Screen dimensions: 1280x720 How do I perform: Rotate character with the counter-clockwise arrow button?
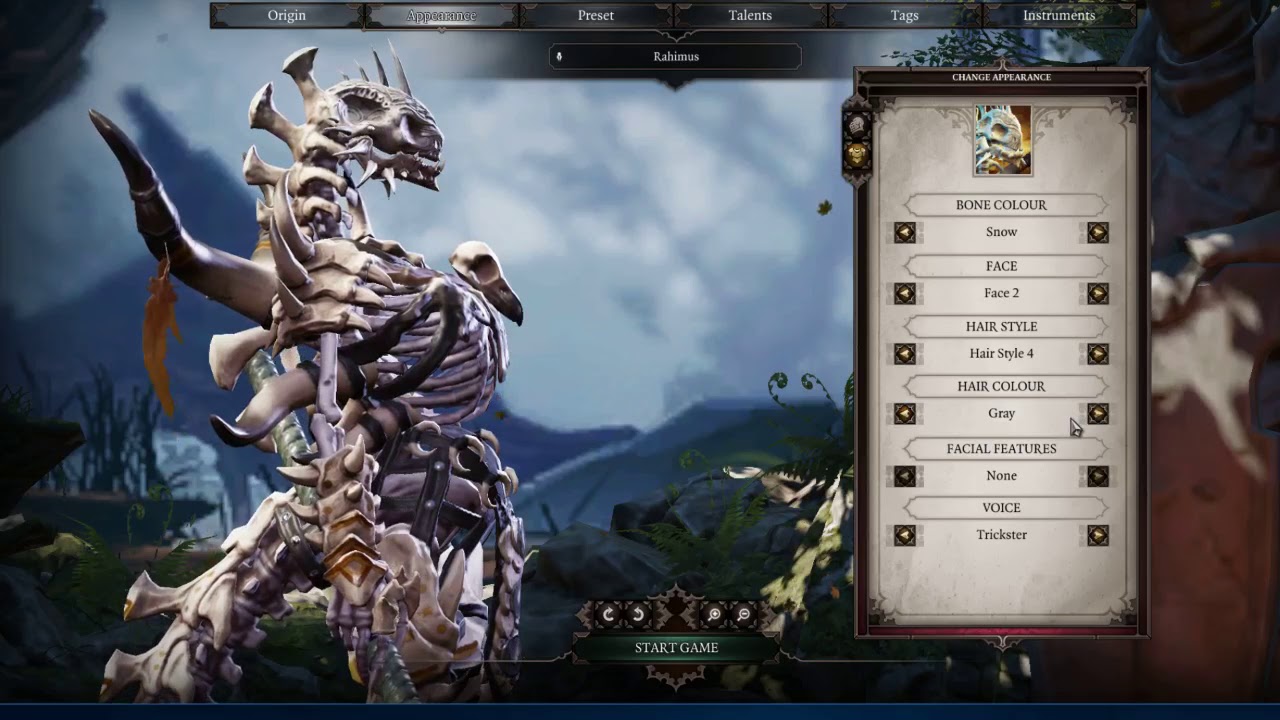(x=638, y=615)
